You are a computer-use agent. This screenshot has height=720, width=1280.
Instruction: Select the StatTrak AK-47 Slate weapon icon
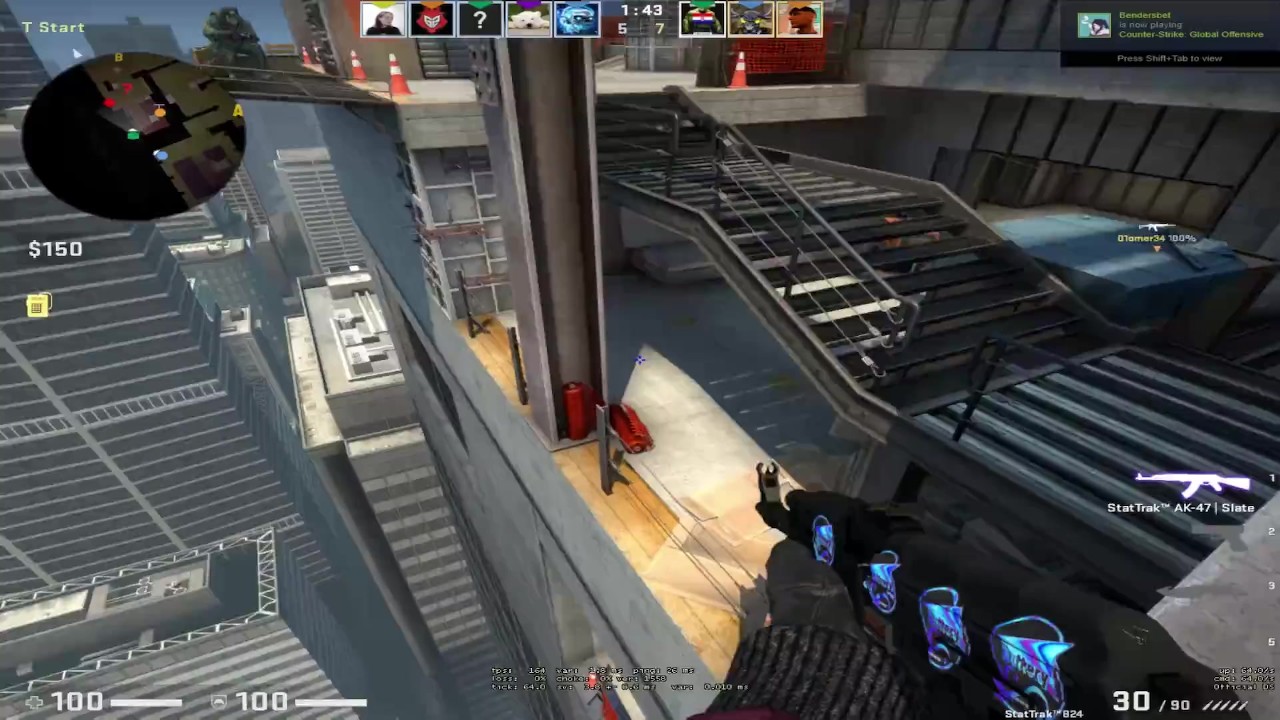(x=1192, y=484)
